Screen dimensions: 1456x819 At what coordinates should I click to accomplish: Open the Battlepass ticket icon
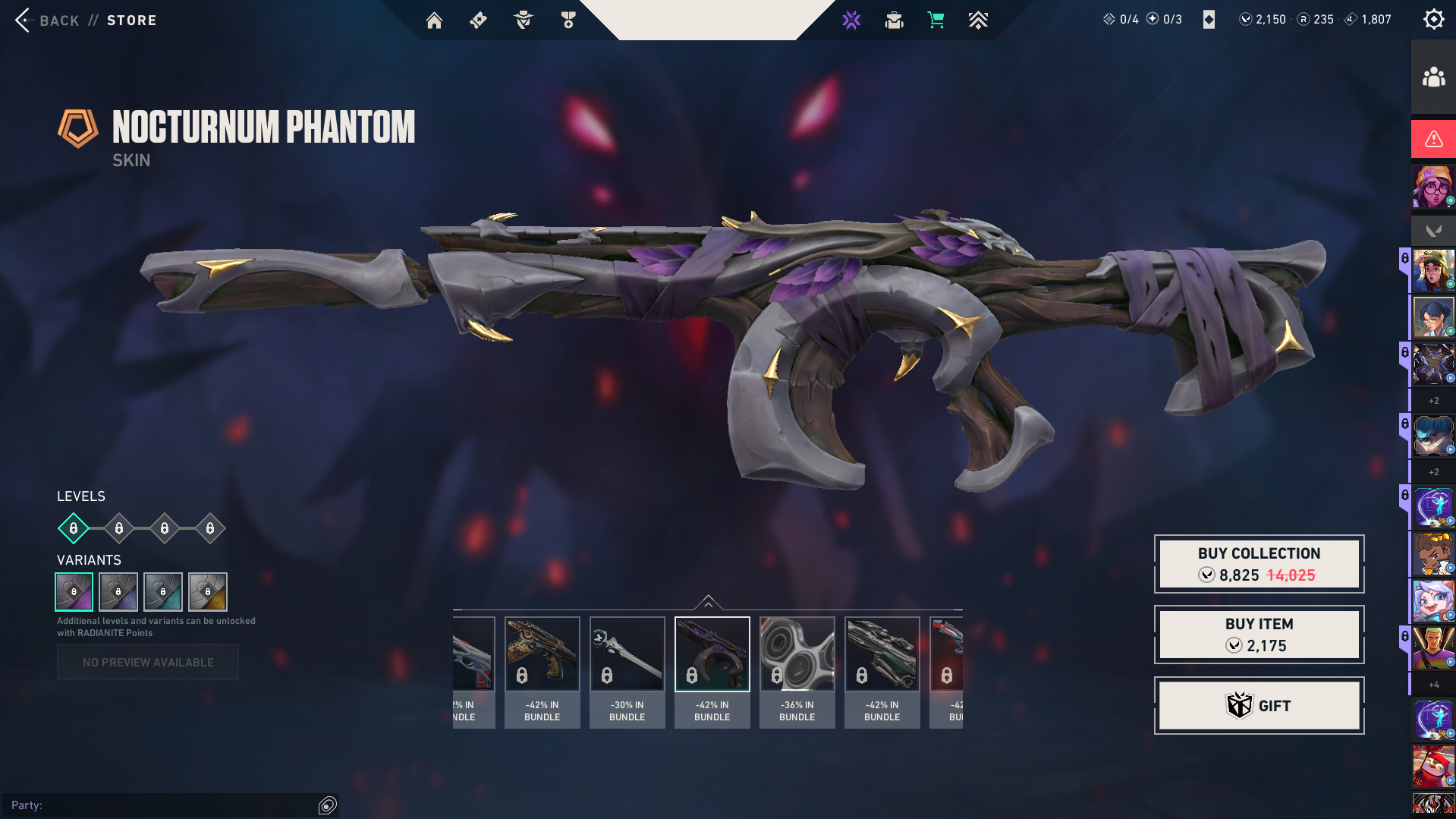coord(478,20)
